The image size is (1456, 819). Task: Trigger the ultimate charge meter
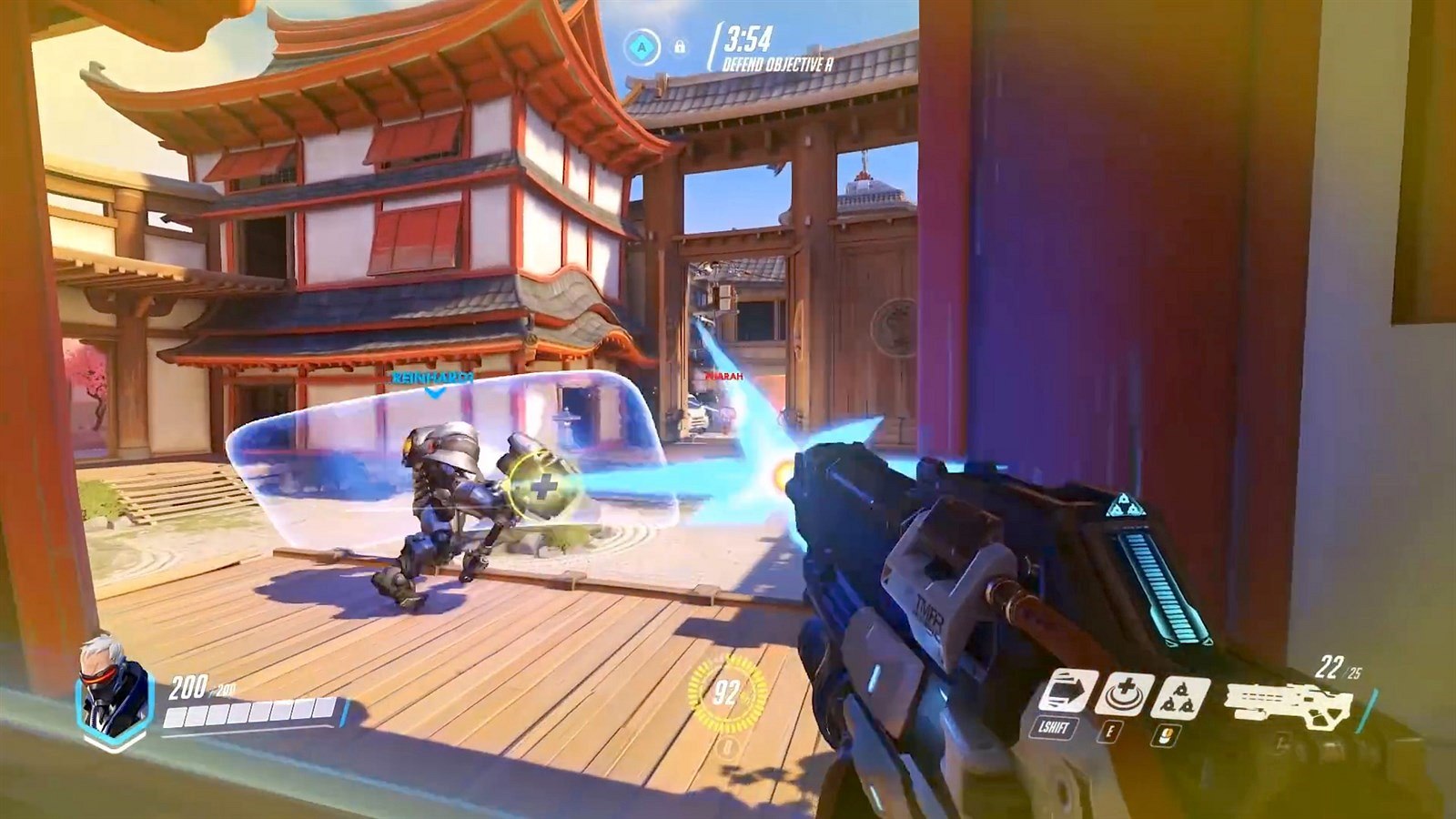(725, 693)
